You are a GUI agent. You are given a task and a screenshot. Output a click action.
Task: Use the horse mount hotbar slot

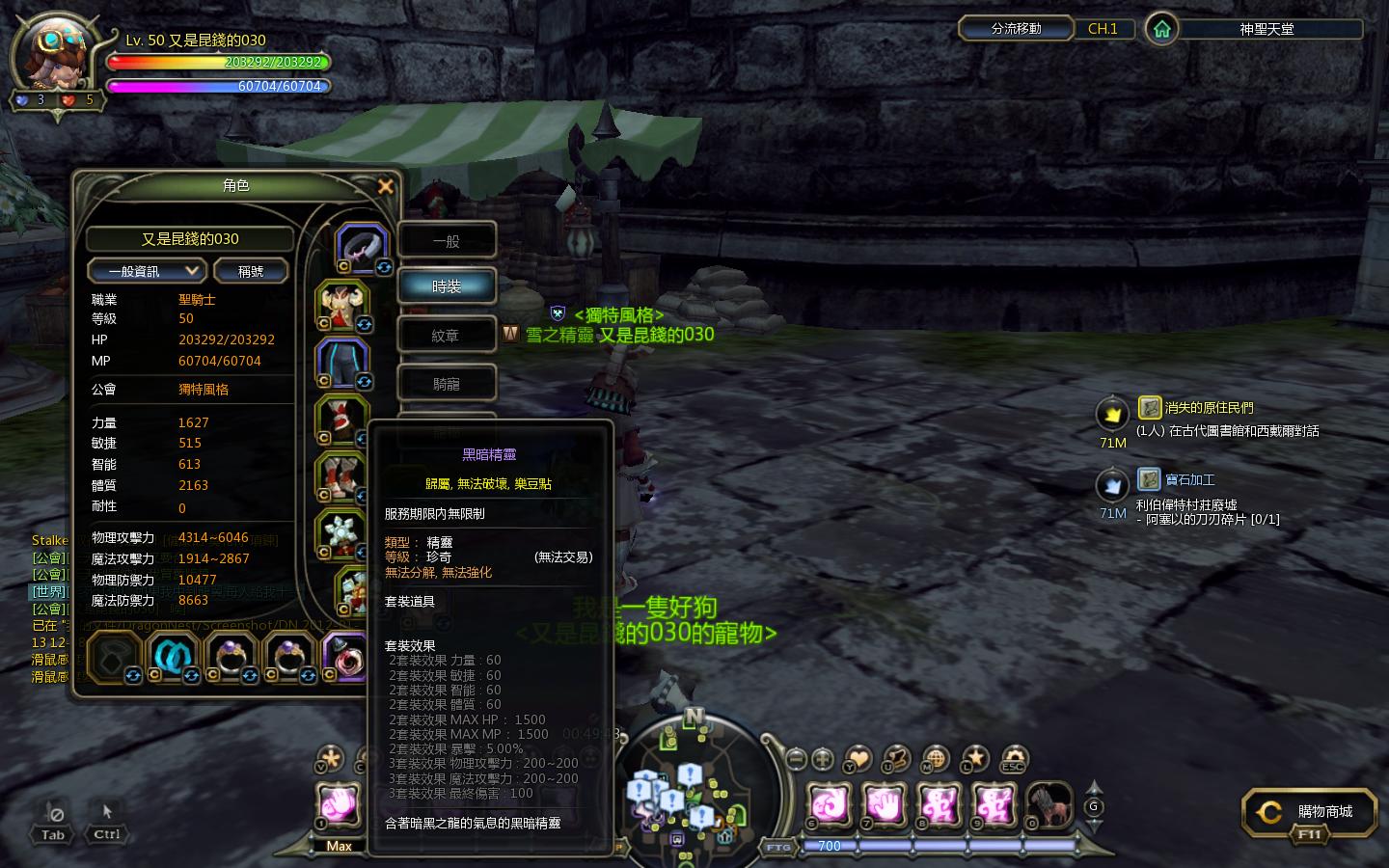pos(1048,804)
